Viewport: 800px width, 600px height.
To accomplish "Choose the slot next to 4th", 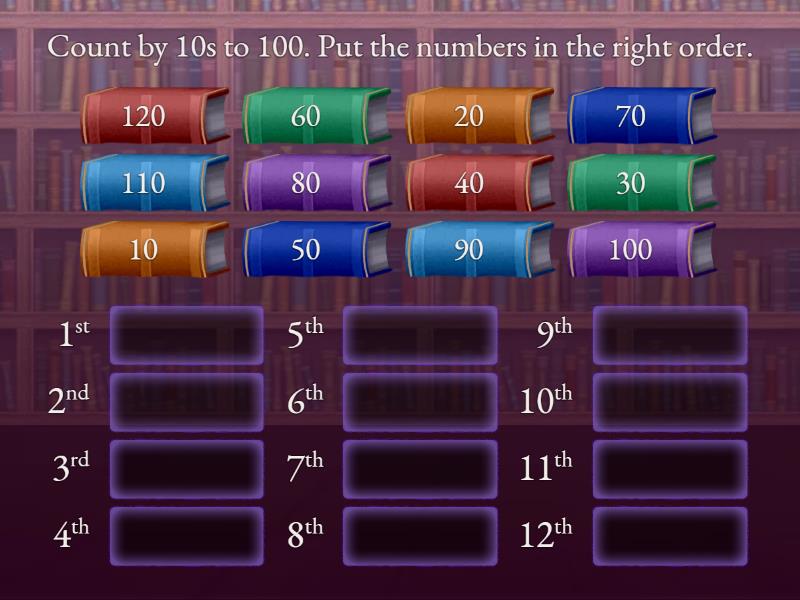I will point(186,536).
